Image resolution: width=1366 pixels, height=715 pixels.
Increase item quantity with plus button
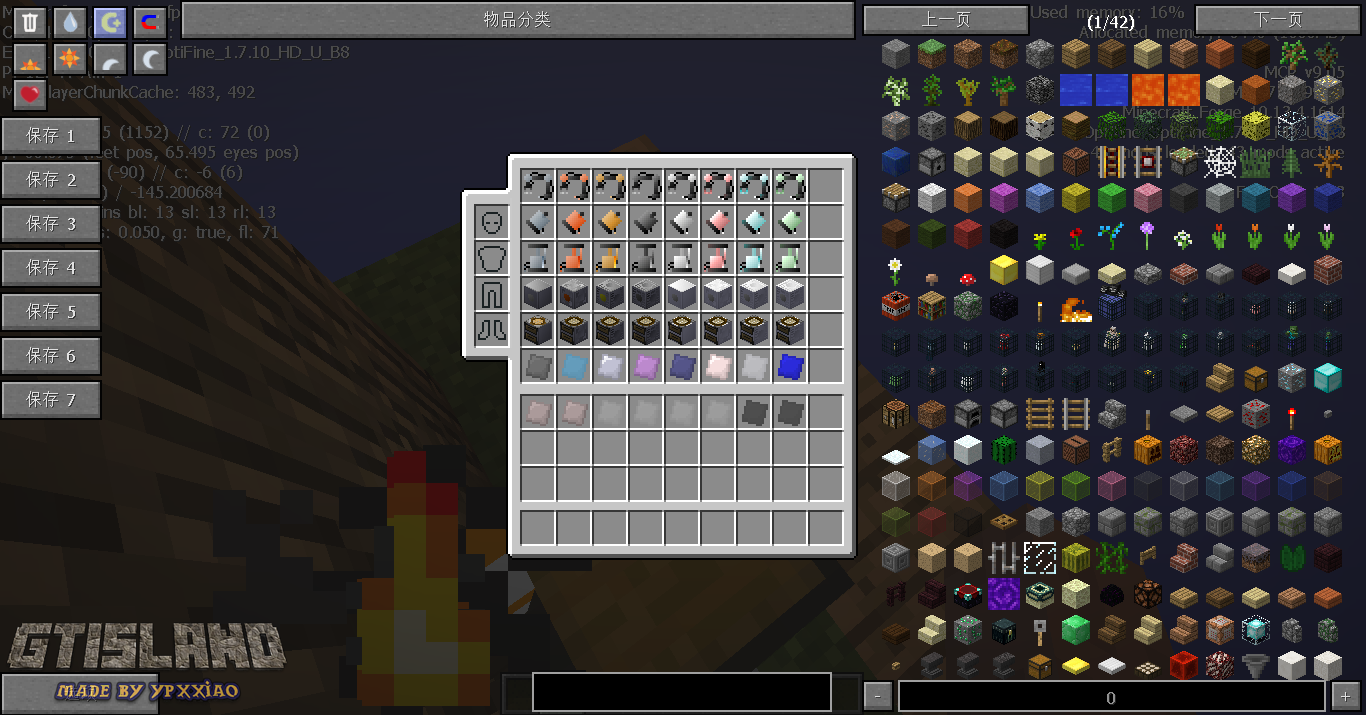1343,697
